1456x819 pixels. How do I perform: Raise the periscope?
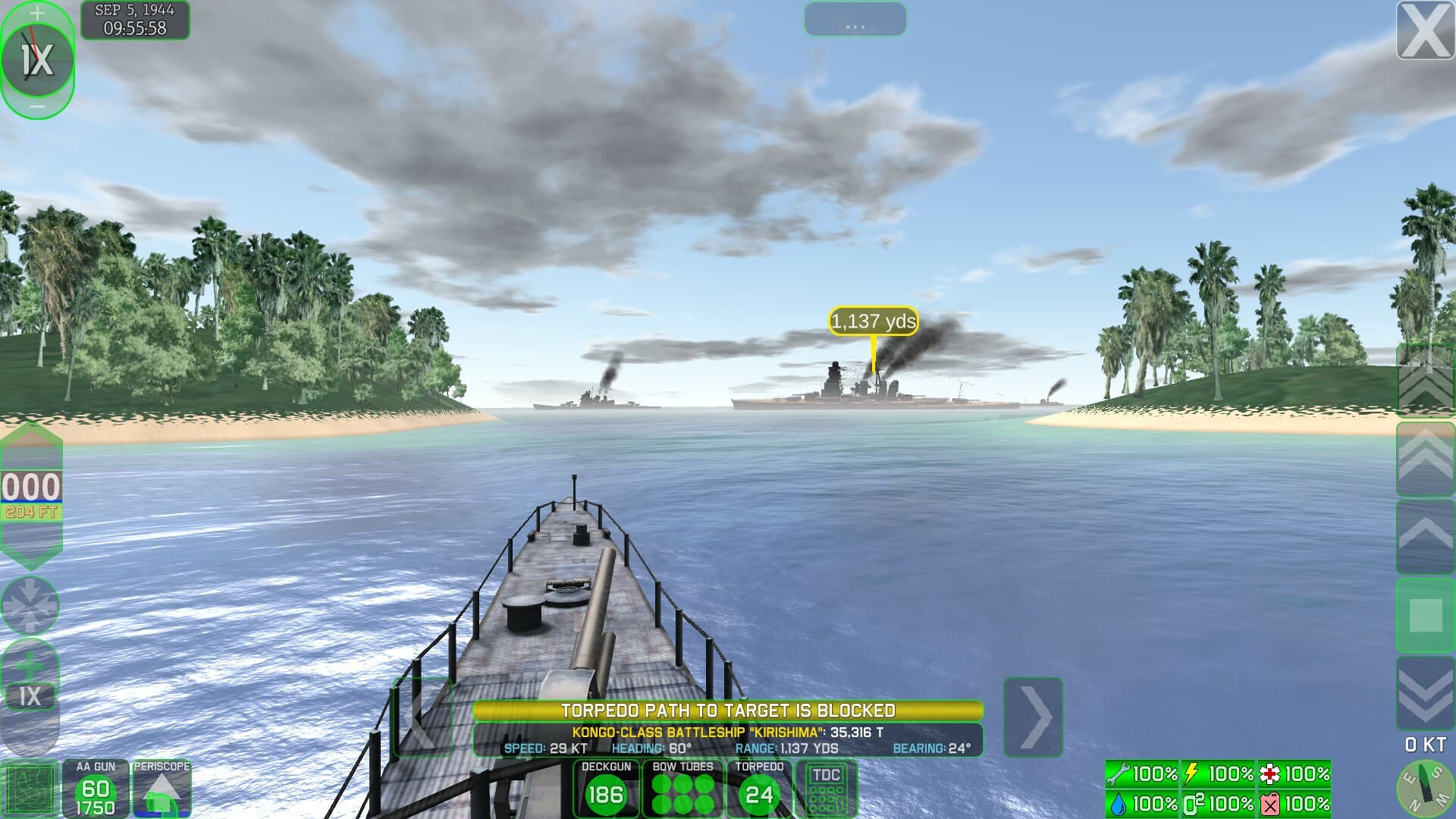[162, 789]
